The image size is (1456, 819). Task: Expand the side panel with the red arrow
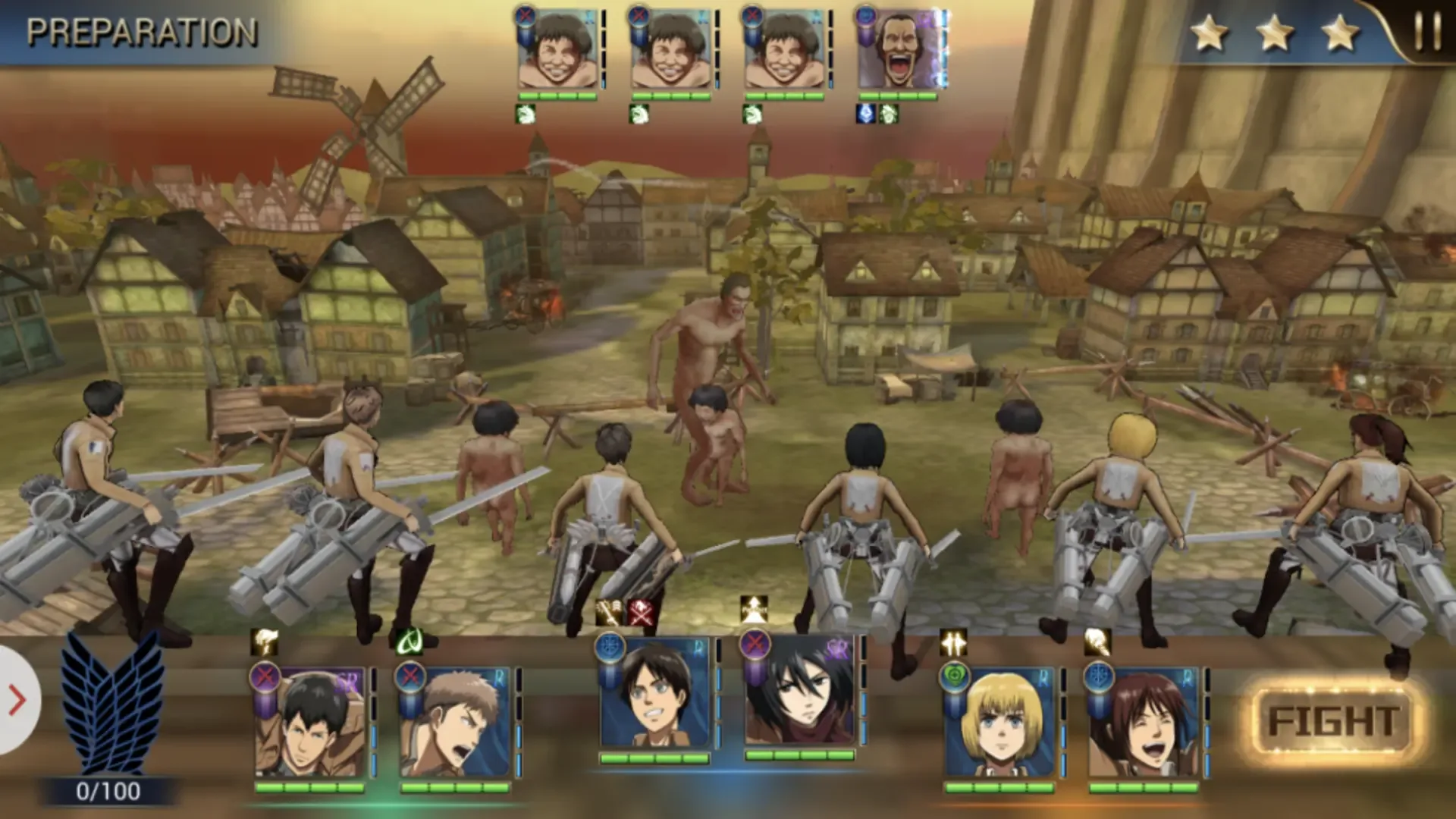[17, 700]
